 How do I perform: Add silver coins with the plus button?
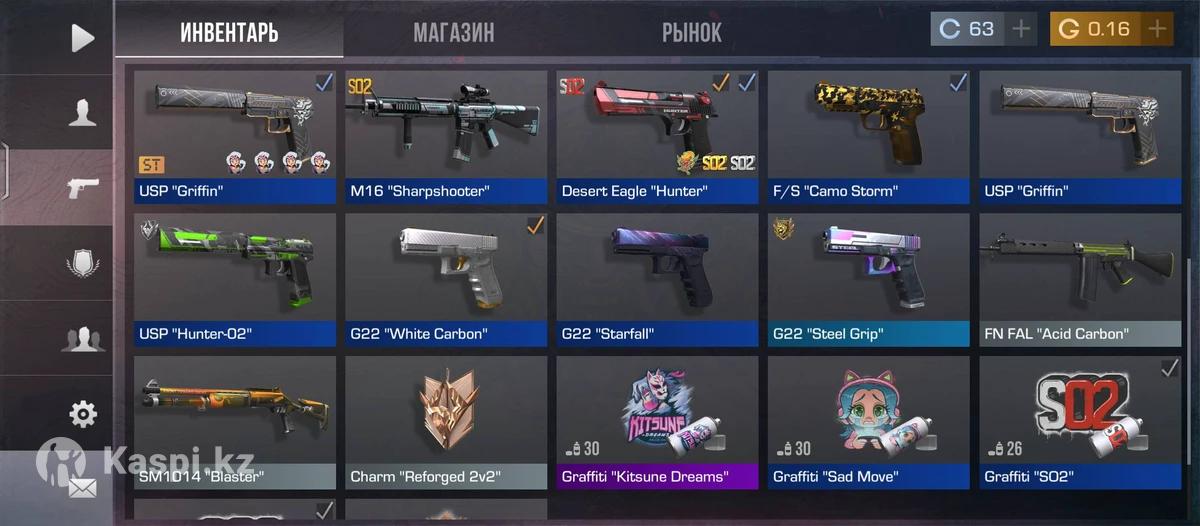(1021, 29)
